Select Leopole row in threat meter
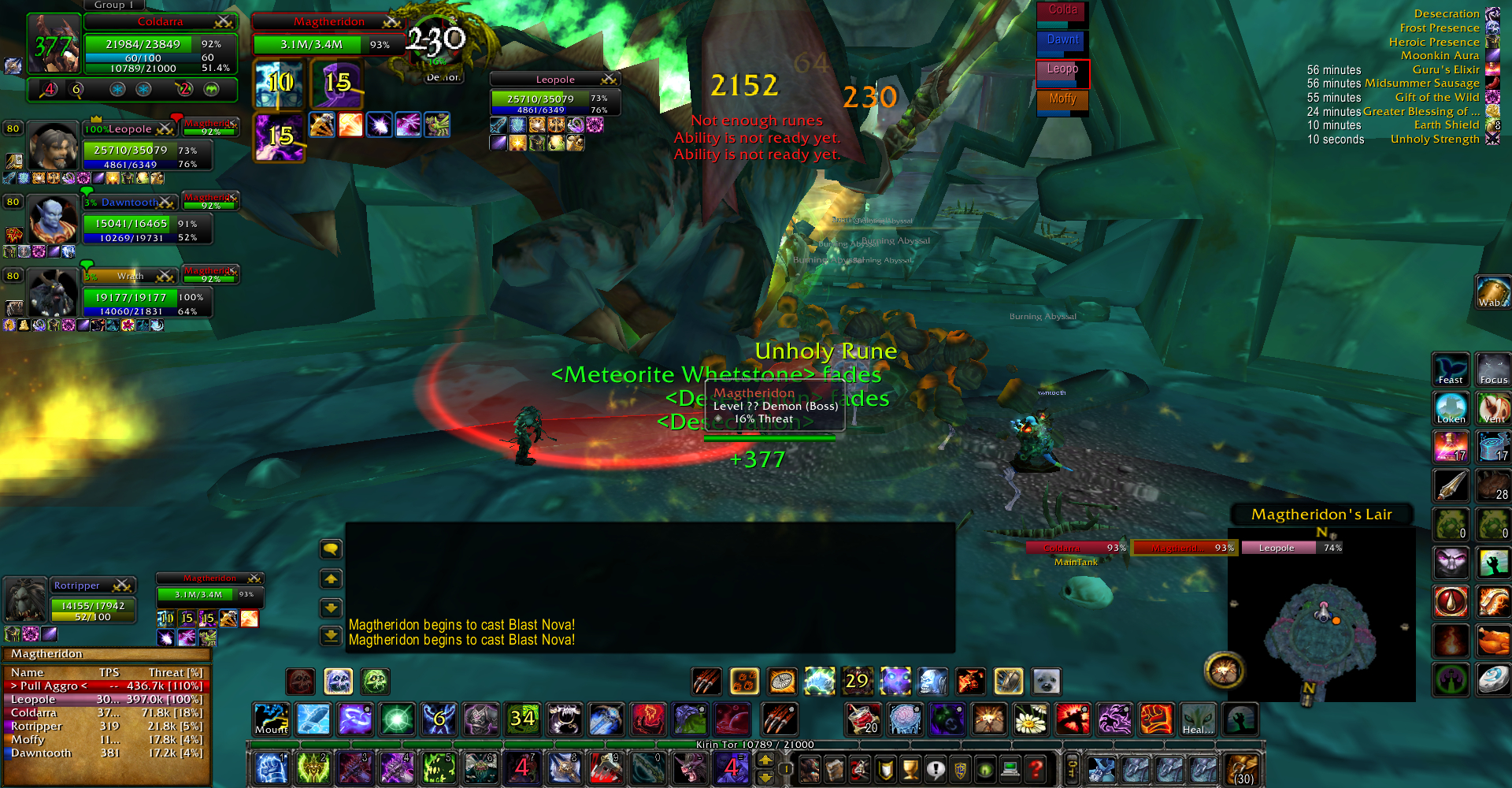This screenshot has width=1512, height=788. pyautogui.click(x=106, y=699)
